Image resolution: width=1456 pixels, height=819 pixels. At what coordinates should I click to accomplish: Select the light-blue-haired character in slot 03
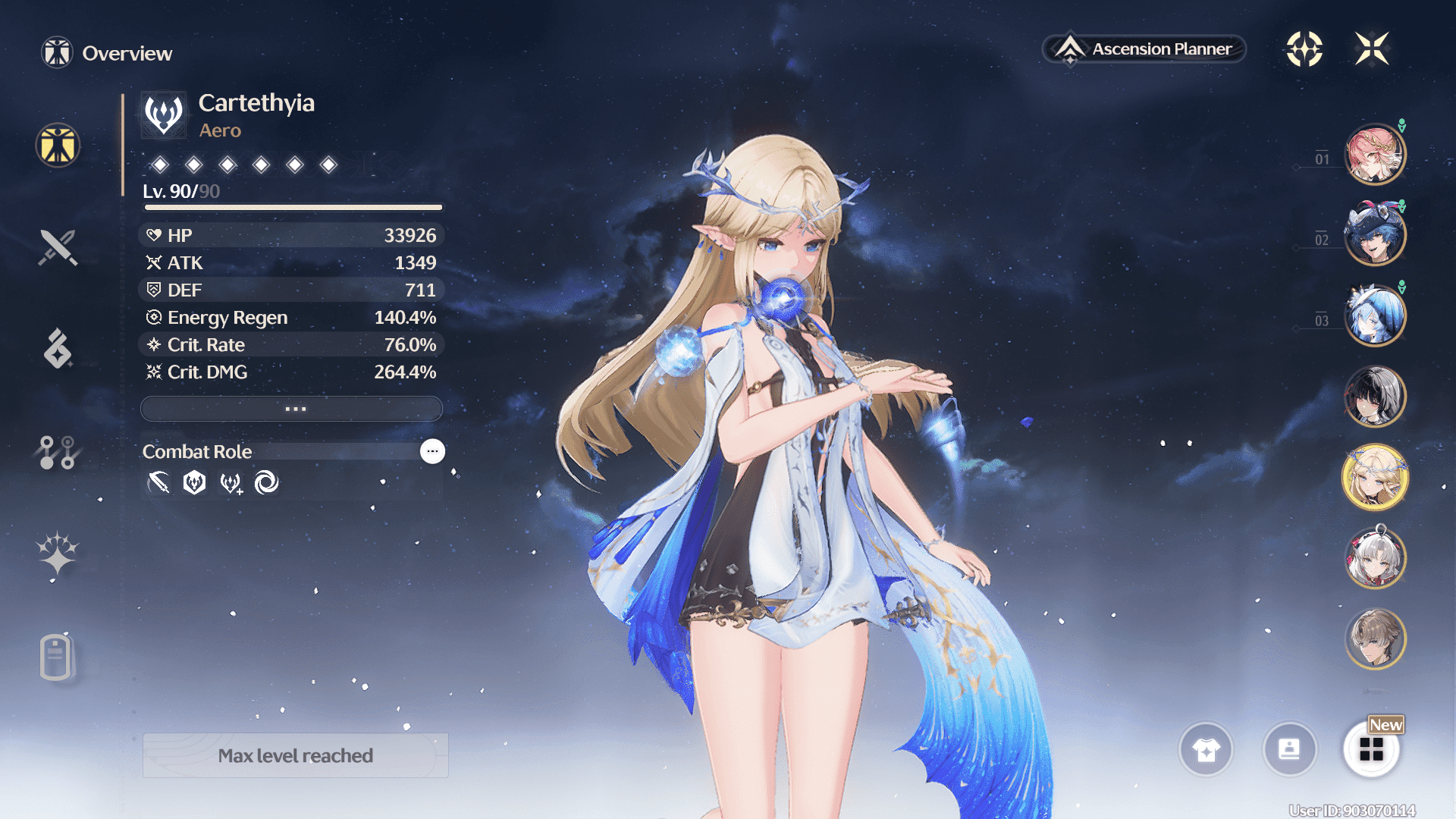point(1374,315)
